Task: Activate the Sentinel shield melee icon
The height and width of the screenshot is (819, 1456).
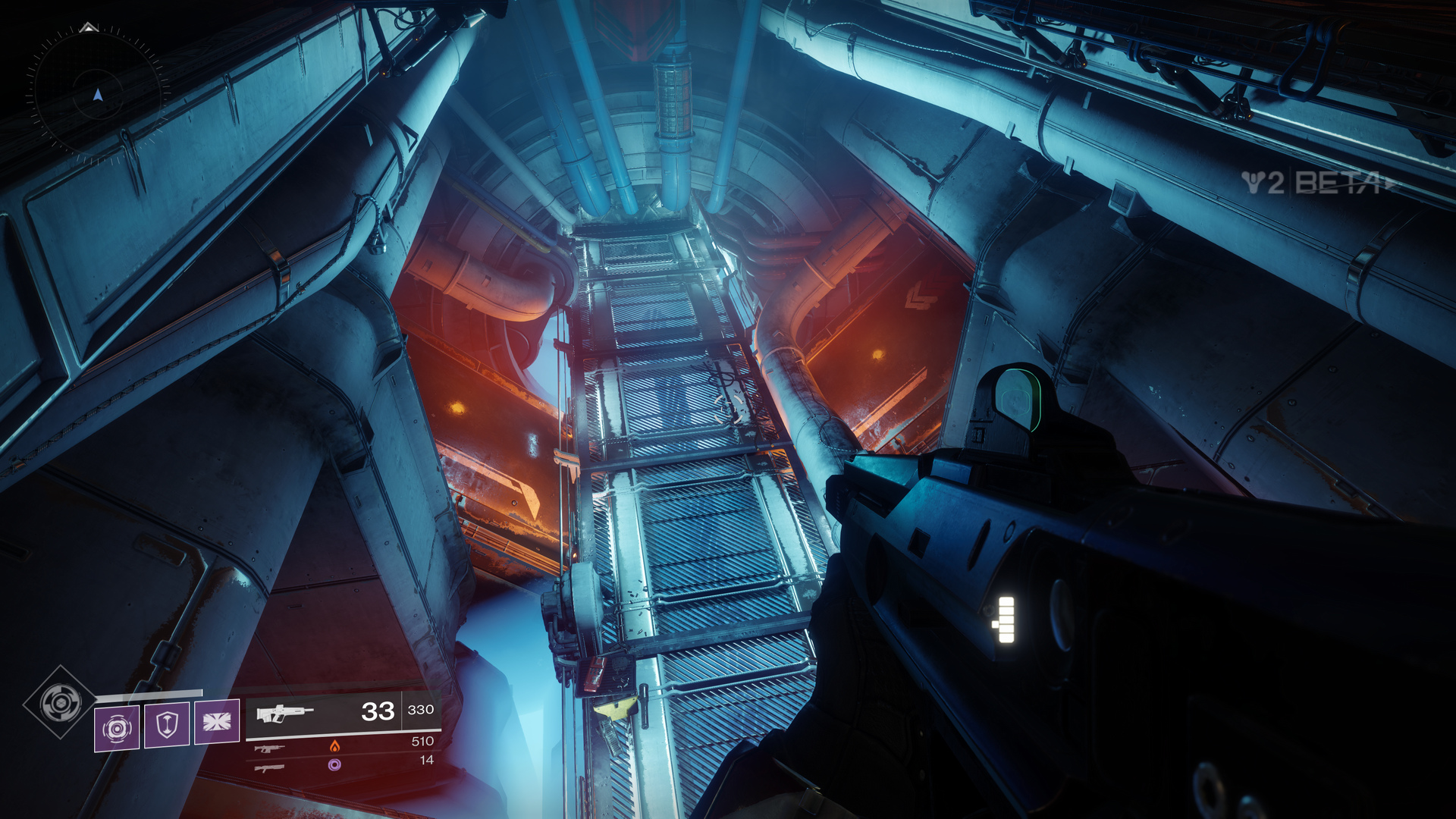Action: (168, 726)
